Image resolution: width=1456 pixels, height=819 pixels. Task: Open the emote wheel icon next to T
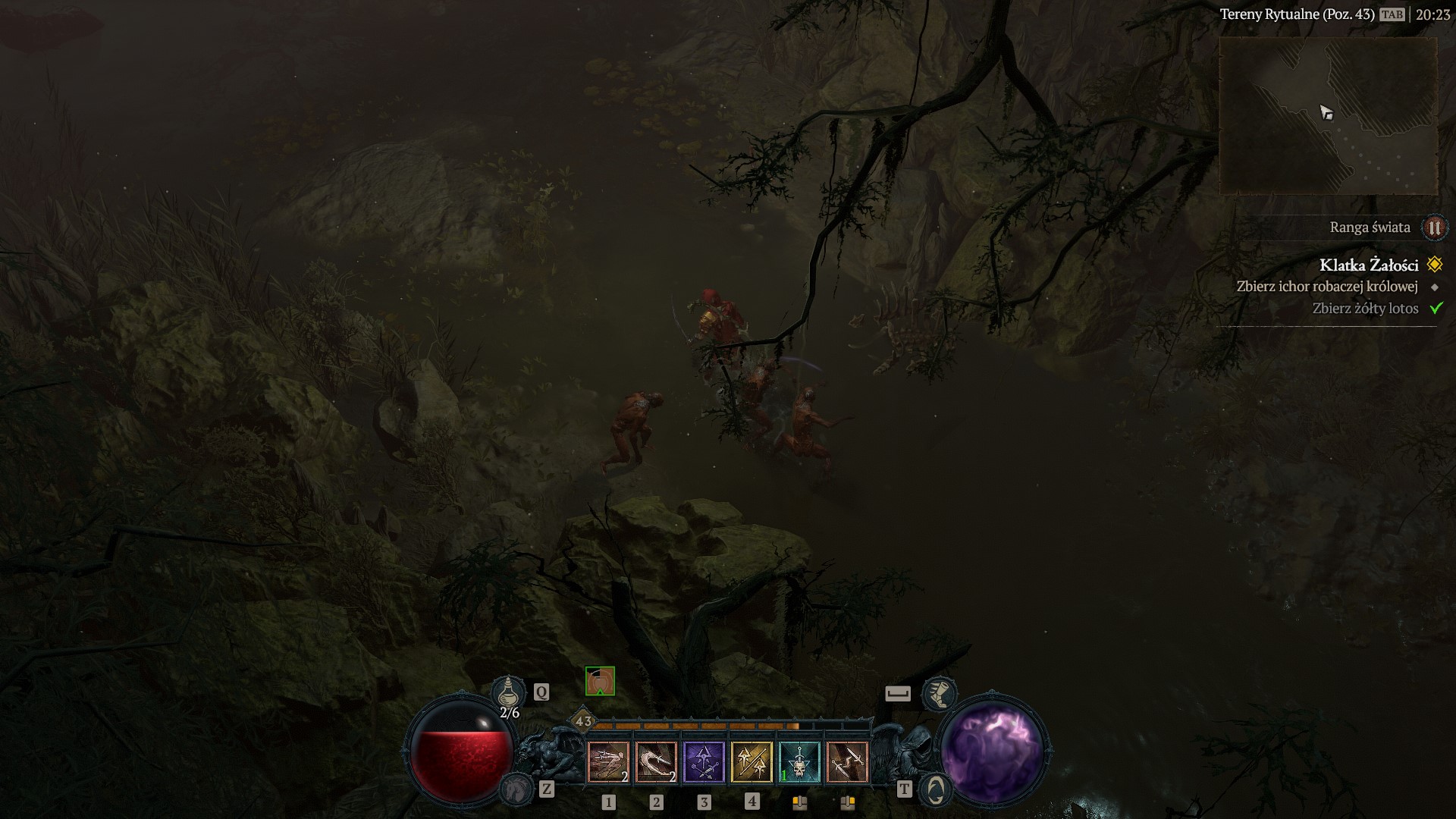[x=936, y=790]
